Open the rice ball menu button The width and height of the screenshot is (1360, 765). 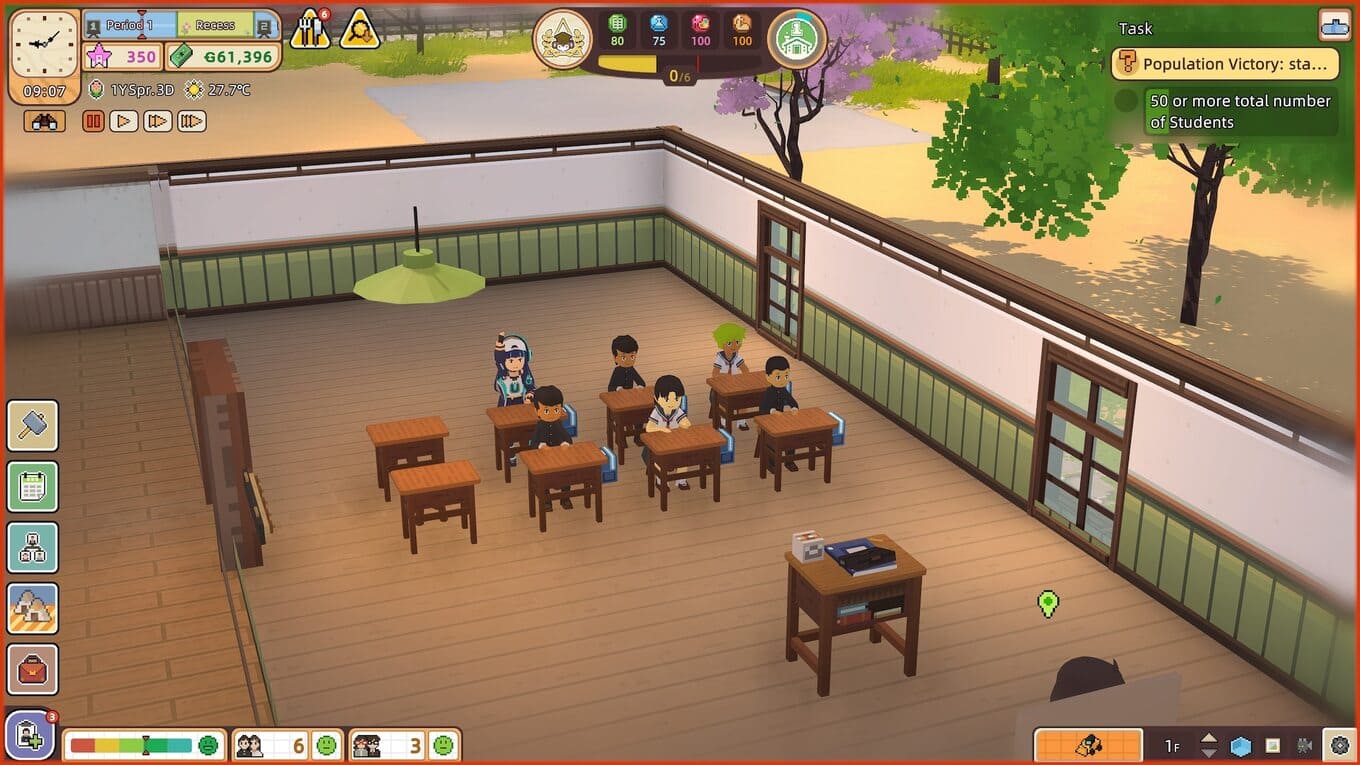(33, 609)
